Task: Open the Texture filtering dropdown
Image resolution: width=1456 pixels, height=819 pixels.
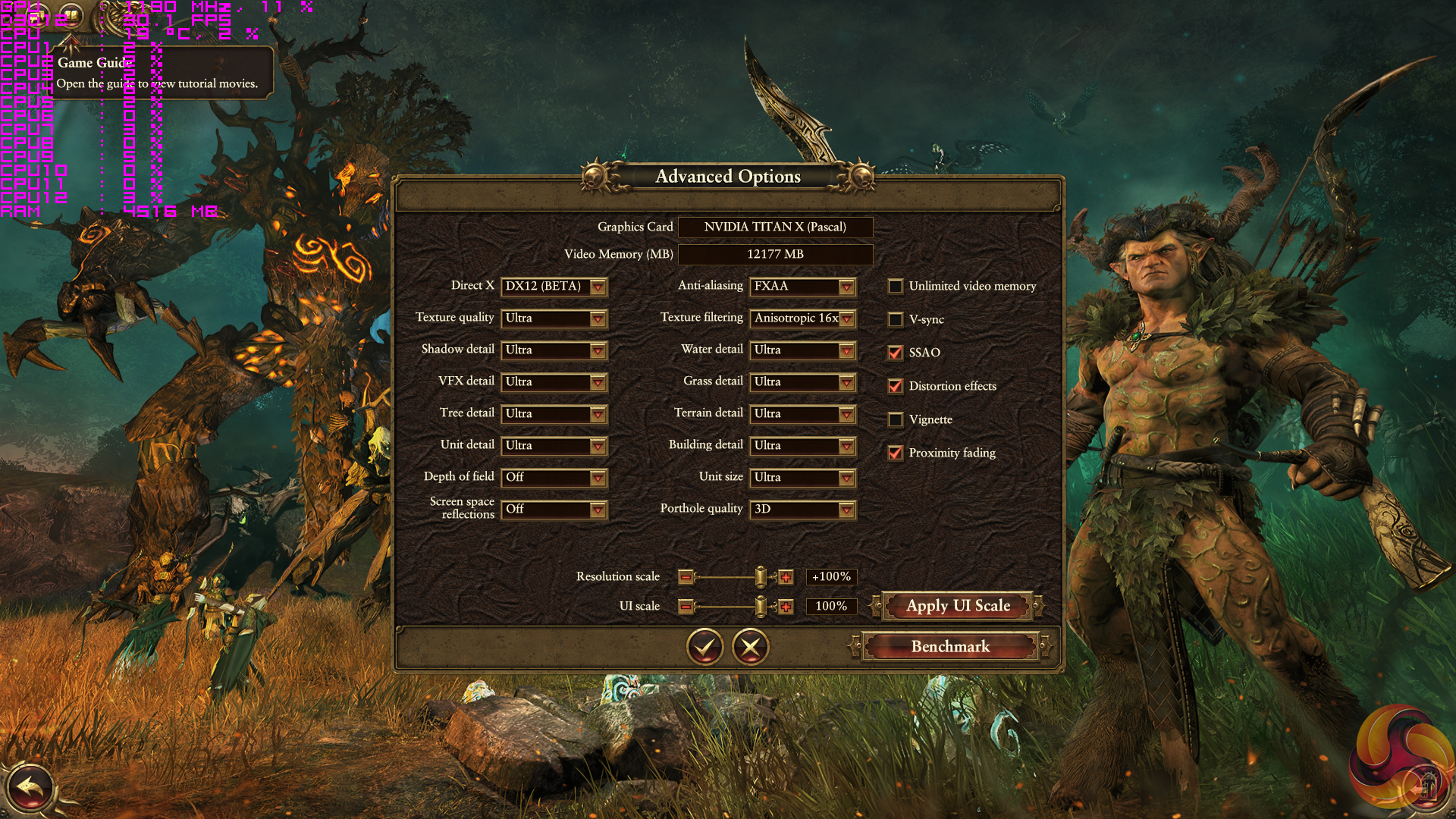Action: pos(802,318)
